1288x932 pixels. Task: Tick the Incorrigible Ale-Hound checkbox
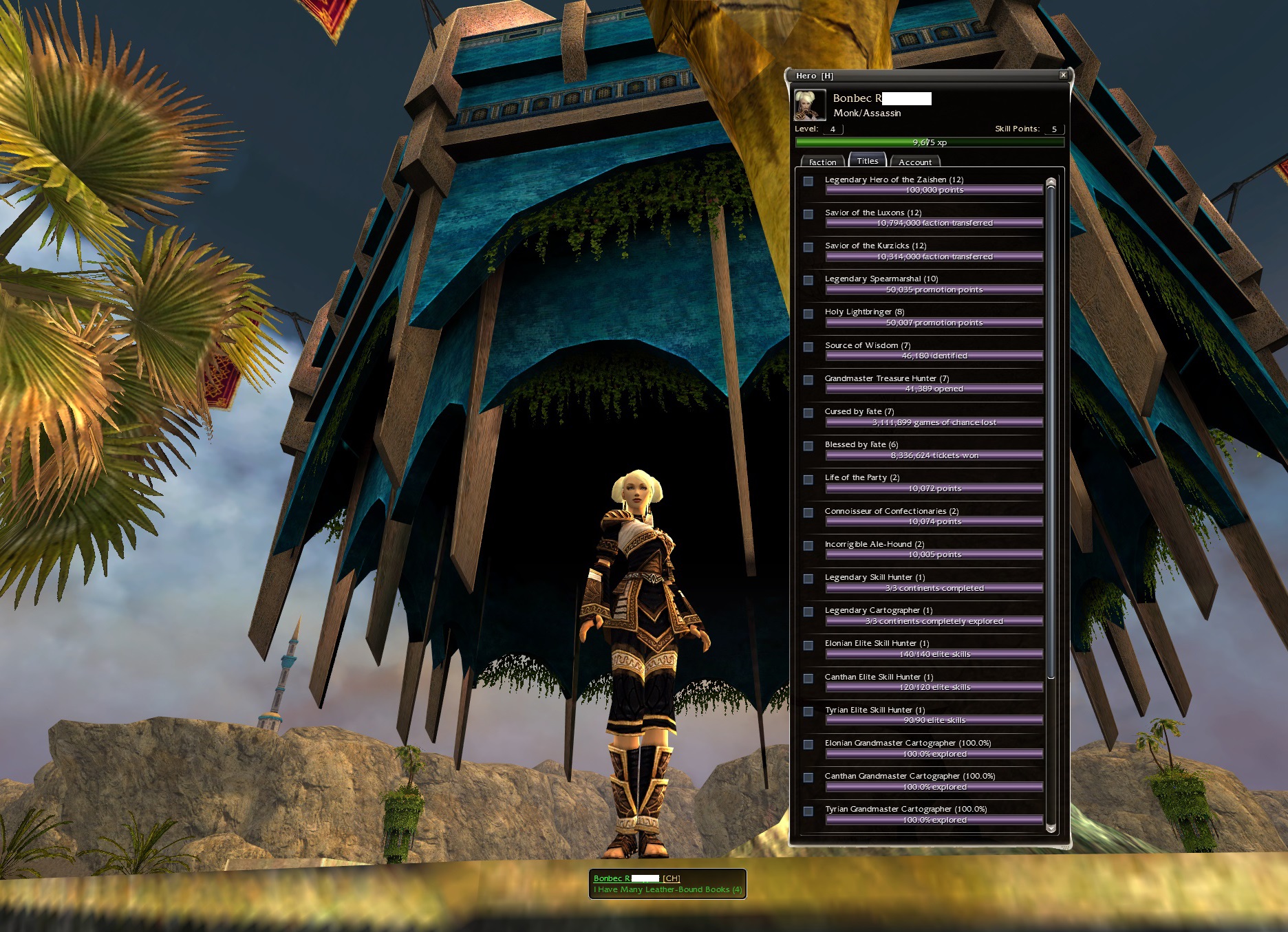click(x=808, y=545)
